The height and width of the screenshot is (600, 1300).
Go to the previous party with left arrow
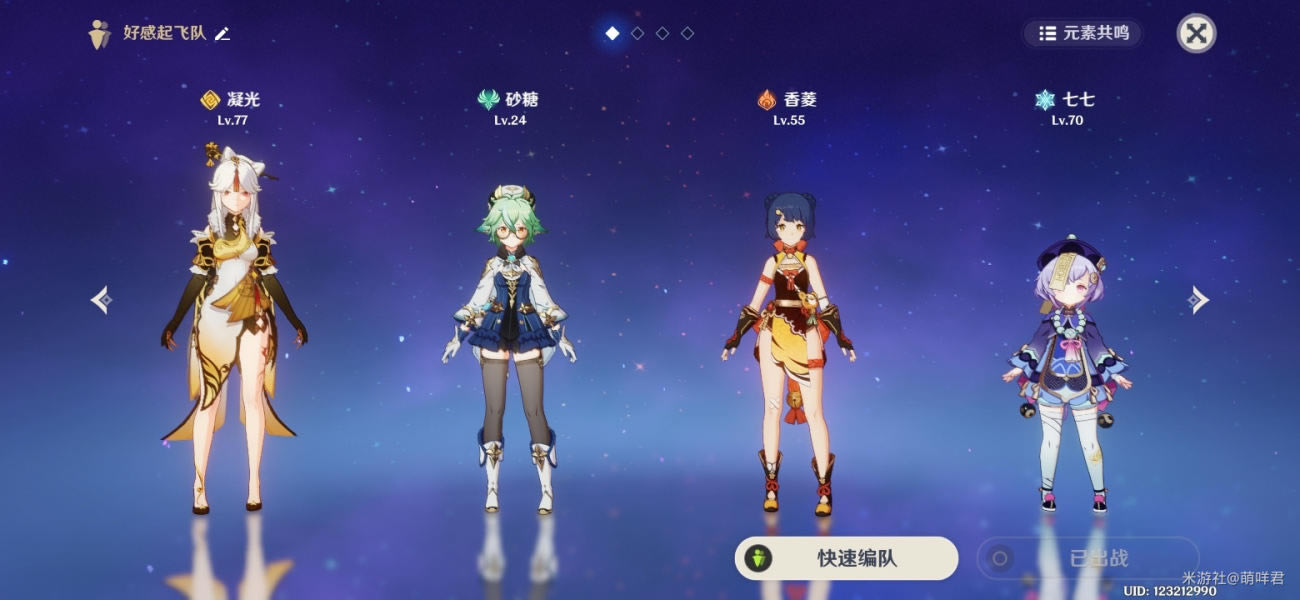[101, 300]
